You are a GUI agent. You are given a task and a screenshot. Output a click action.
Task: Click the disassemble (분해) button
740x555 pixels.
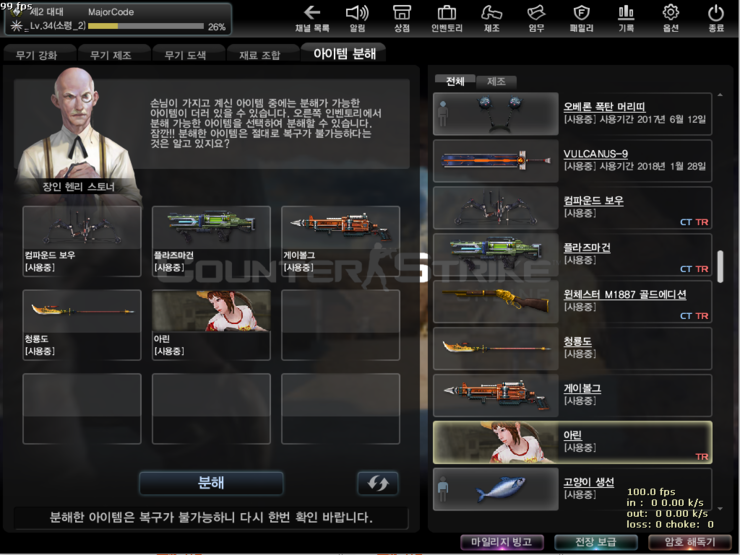point(211,483)
